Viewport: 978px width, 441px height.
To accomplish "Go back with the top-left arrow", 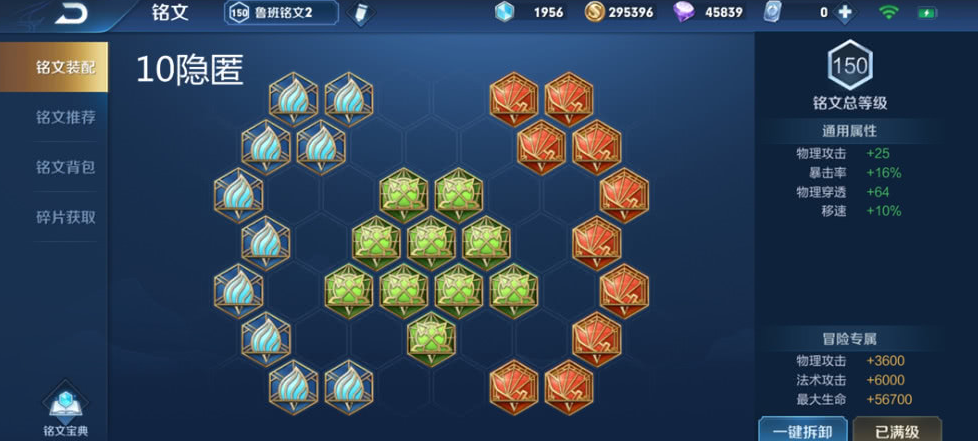I will click(x=70, y=13).
